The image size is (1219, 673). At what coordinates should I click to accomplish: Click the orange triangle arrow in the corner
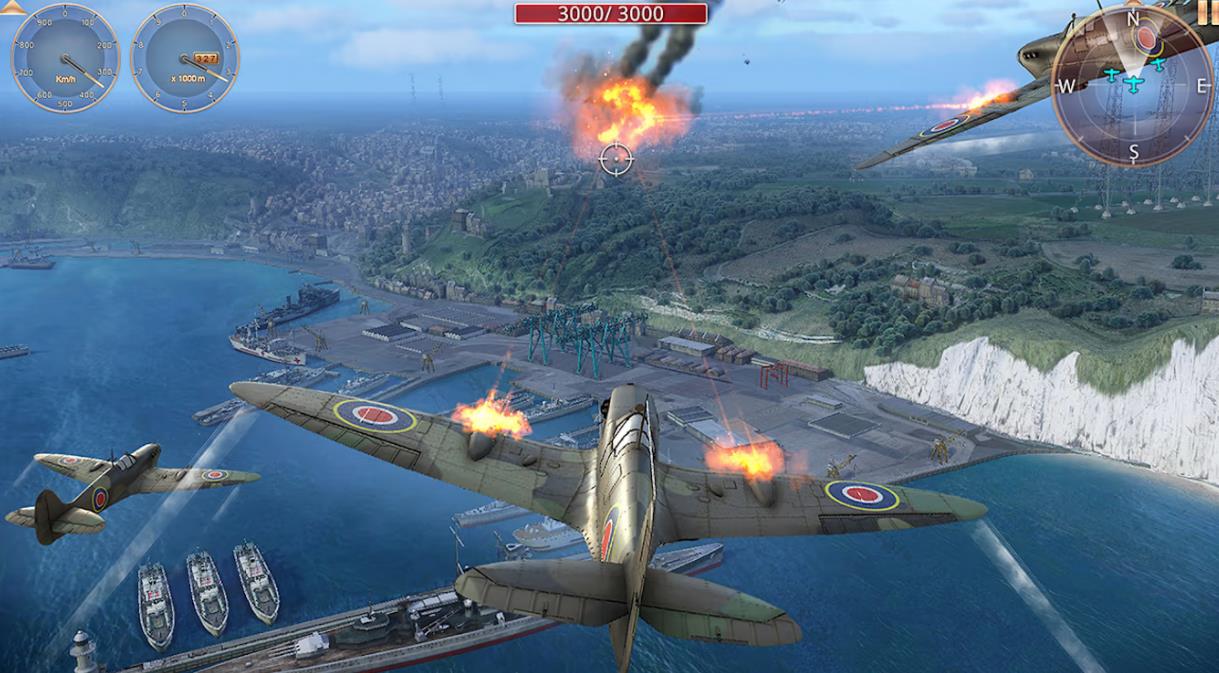[x=11, y=7]
